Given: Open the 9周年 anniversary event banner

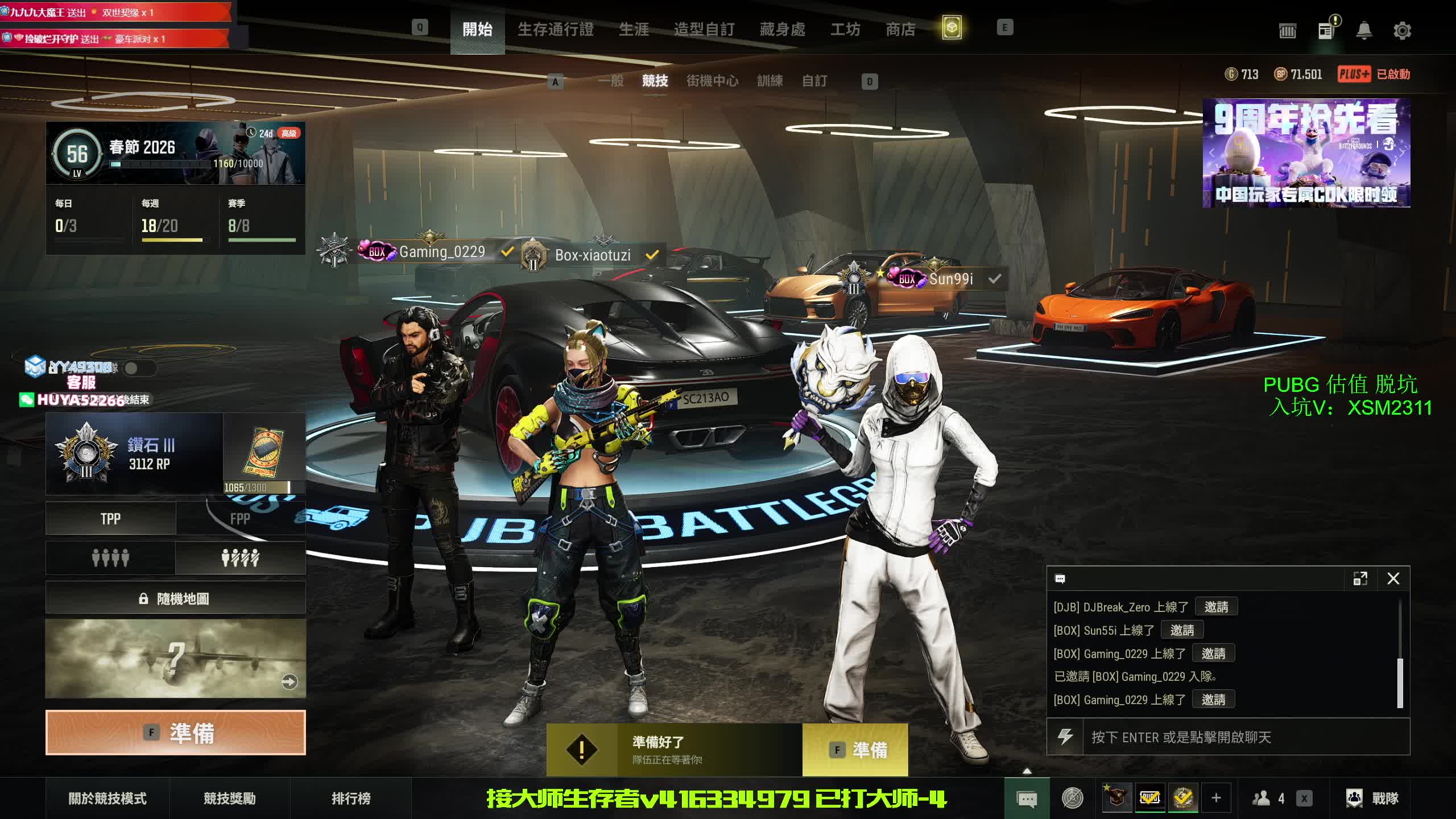Looking at the screenshot, I should click(1306, 154).
